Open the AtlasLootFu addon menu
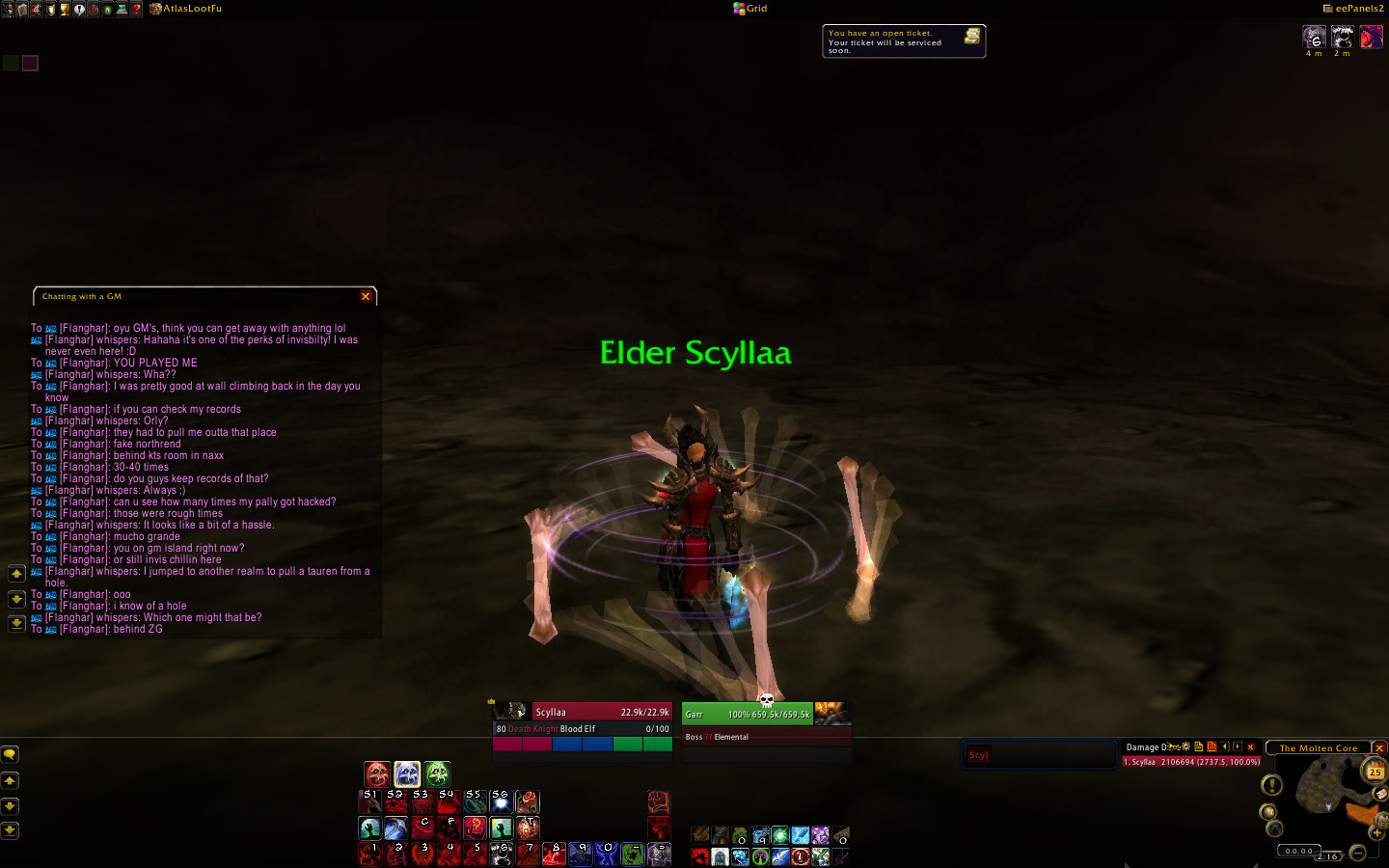This screenshot has height=868, width=1389. pyautogui.click(x=186, y=9)
